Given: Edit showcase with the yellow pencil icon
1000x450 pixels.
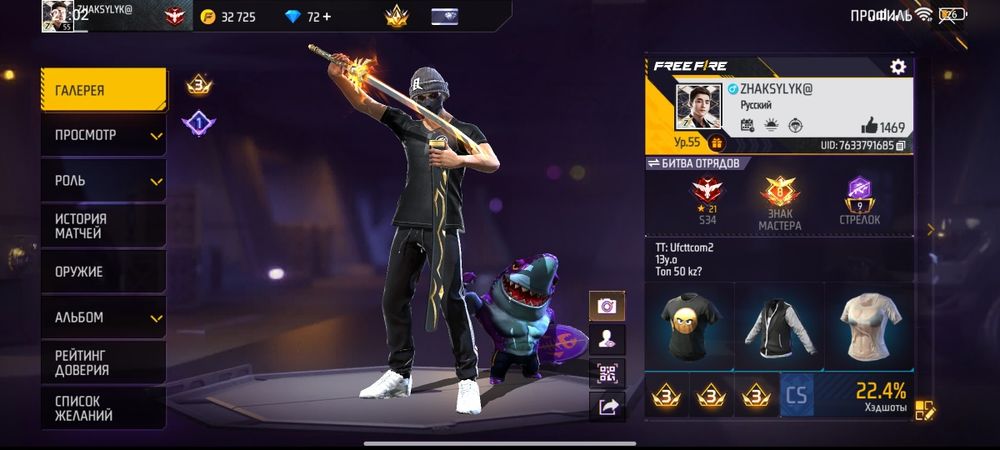Looking at the screenshot, I should 923,410.
